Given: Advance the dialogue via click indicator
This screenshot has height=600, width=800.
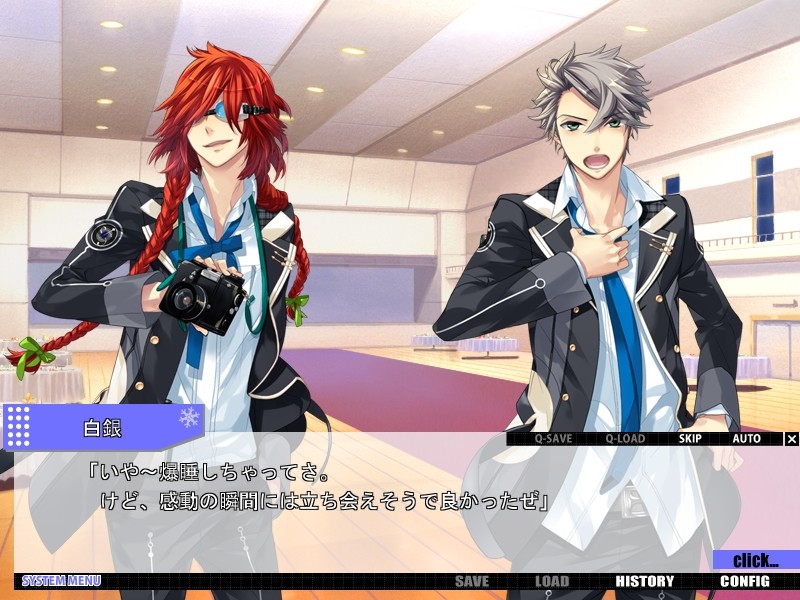Looking at the screenshot, I should 756,560.
